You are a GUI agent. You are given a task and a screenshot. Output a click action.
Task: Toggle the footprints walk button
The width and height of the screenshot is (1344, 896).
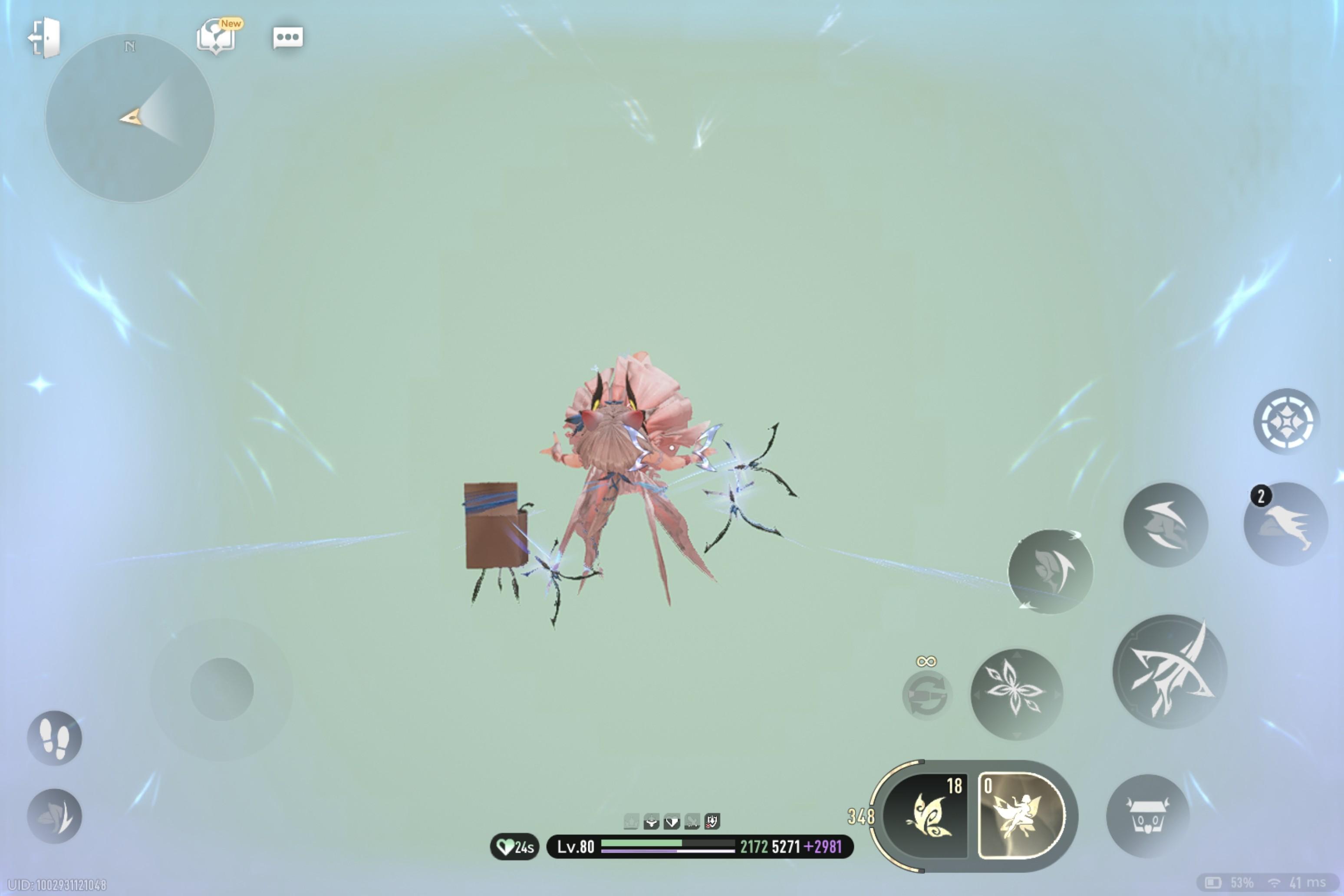tap(54, 738)
